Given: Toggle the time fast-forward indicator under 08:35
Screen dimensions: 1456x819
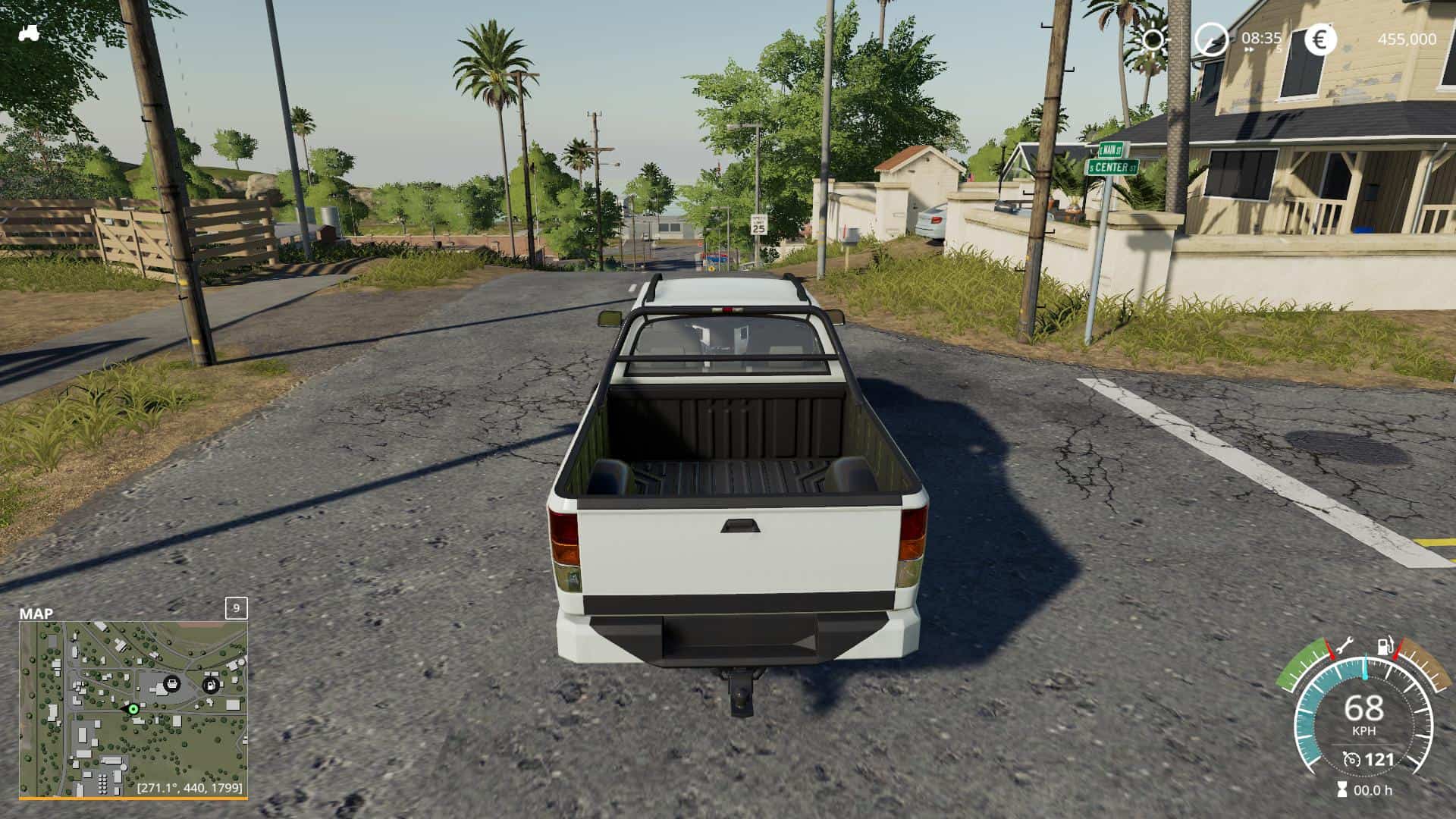Looking at the screenshot, I should click(1249, 50).
